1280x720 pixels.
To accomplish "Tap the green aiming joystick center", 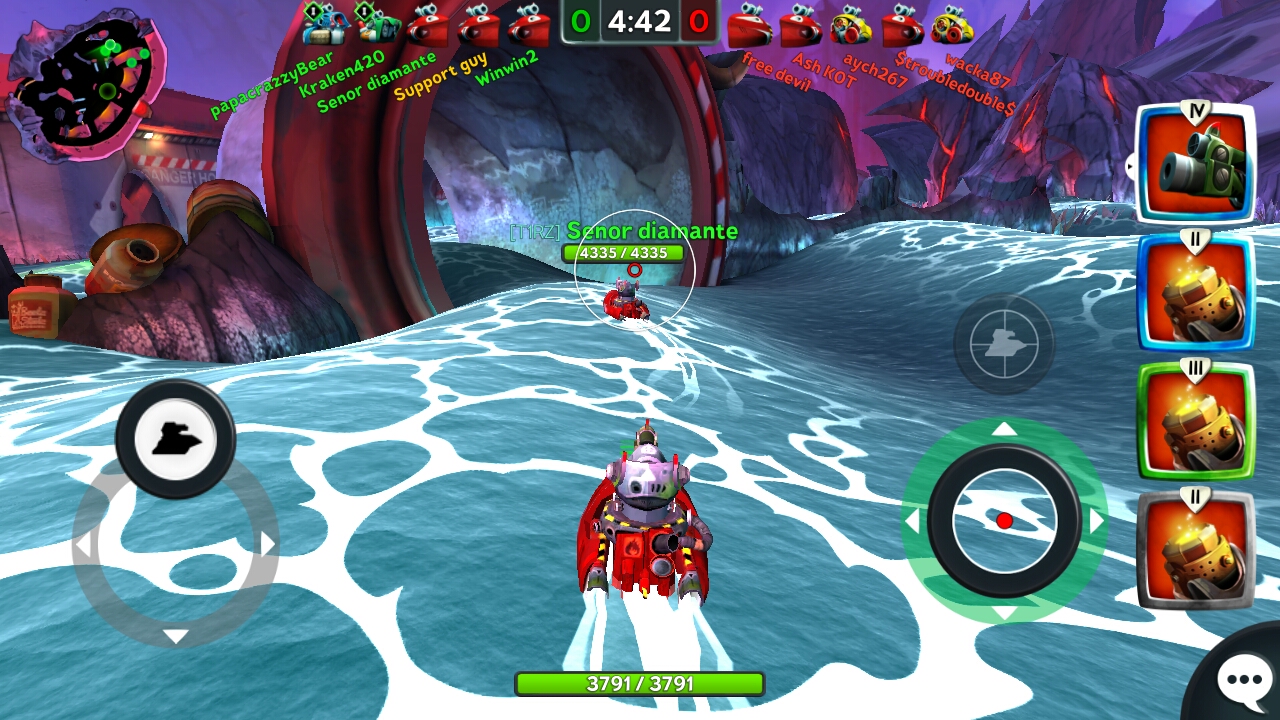I will (x=1004, y=520).
